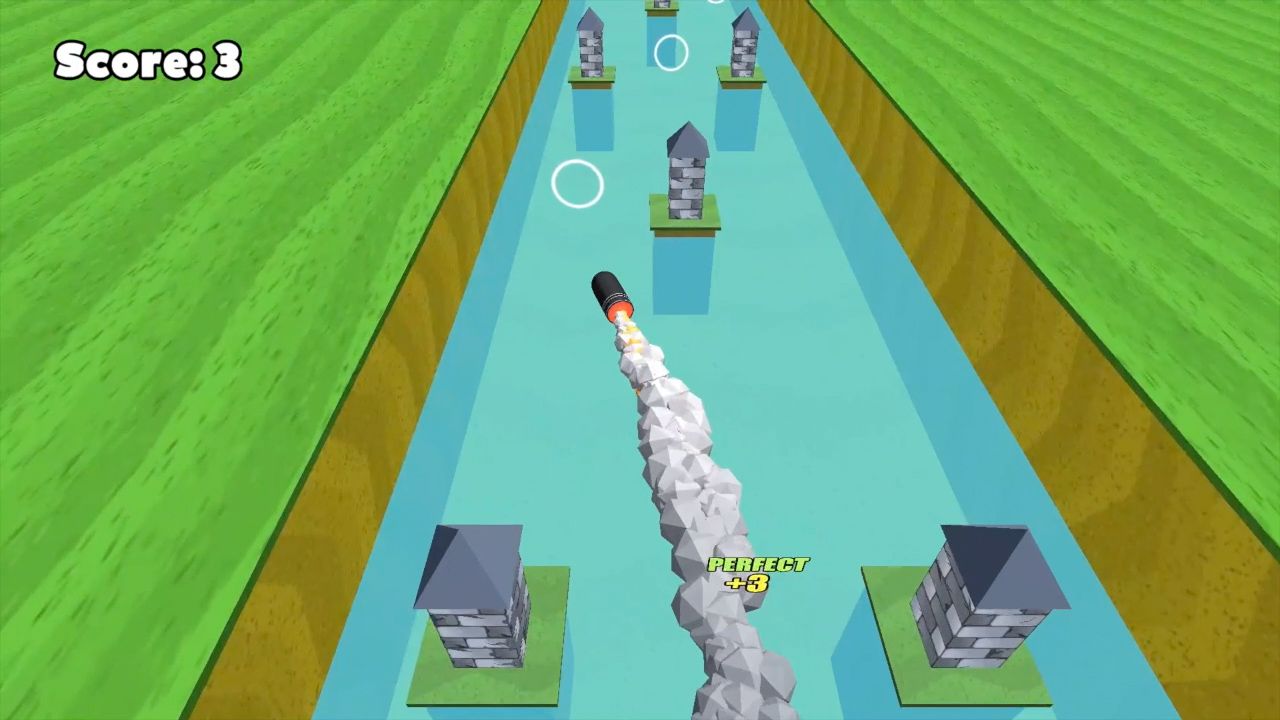Click the small ring near the top

point(670,52)
